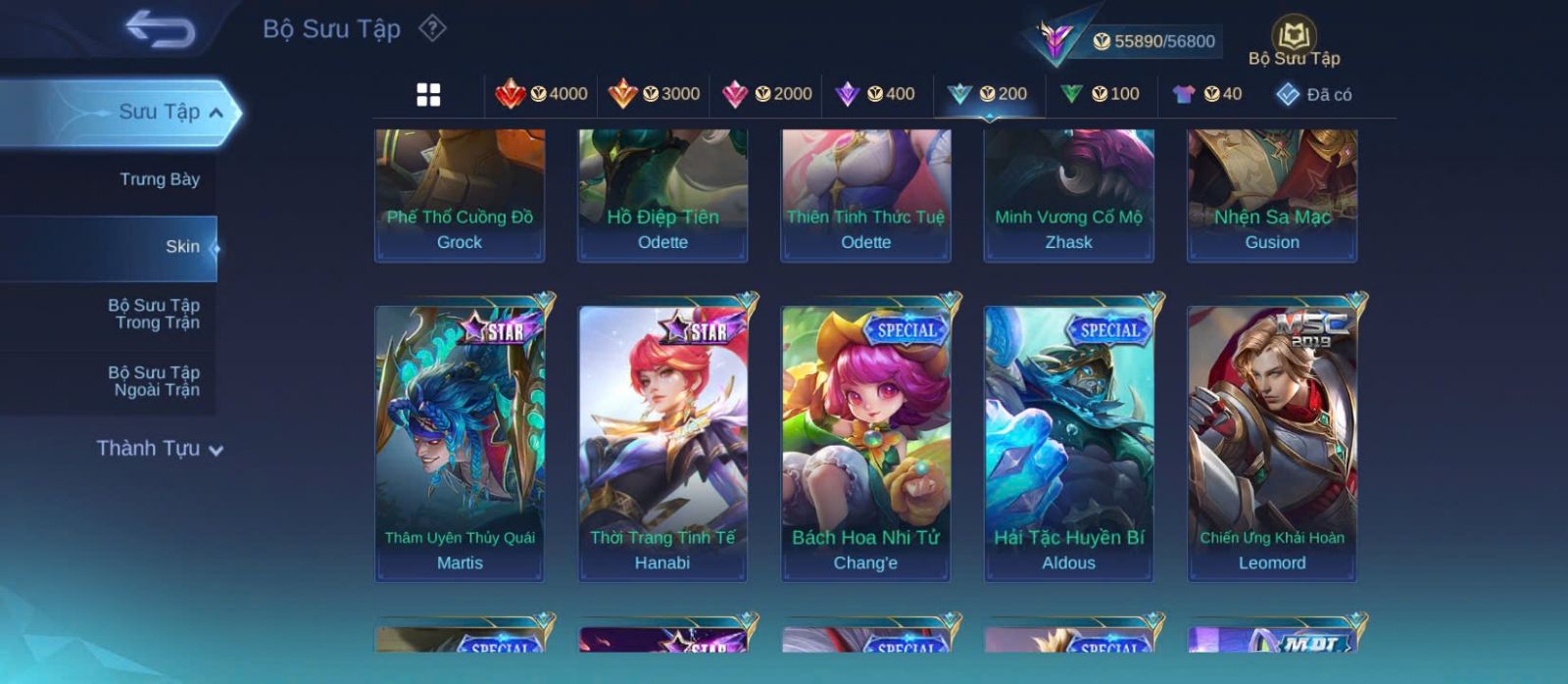This screenshot has height=684, width=1568.
Task: Expand the Sưu Tập sidebar section
Action: (171, 113)
